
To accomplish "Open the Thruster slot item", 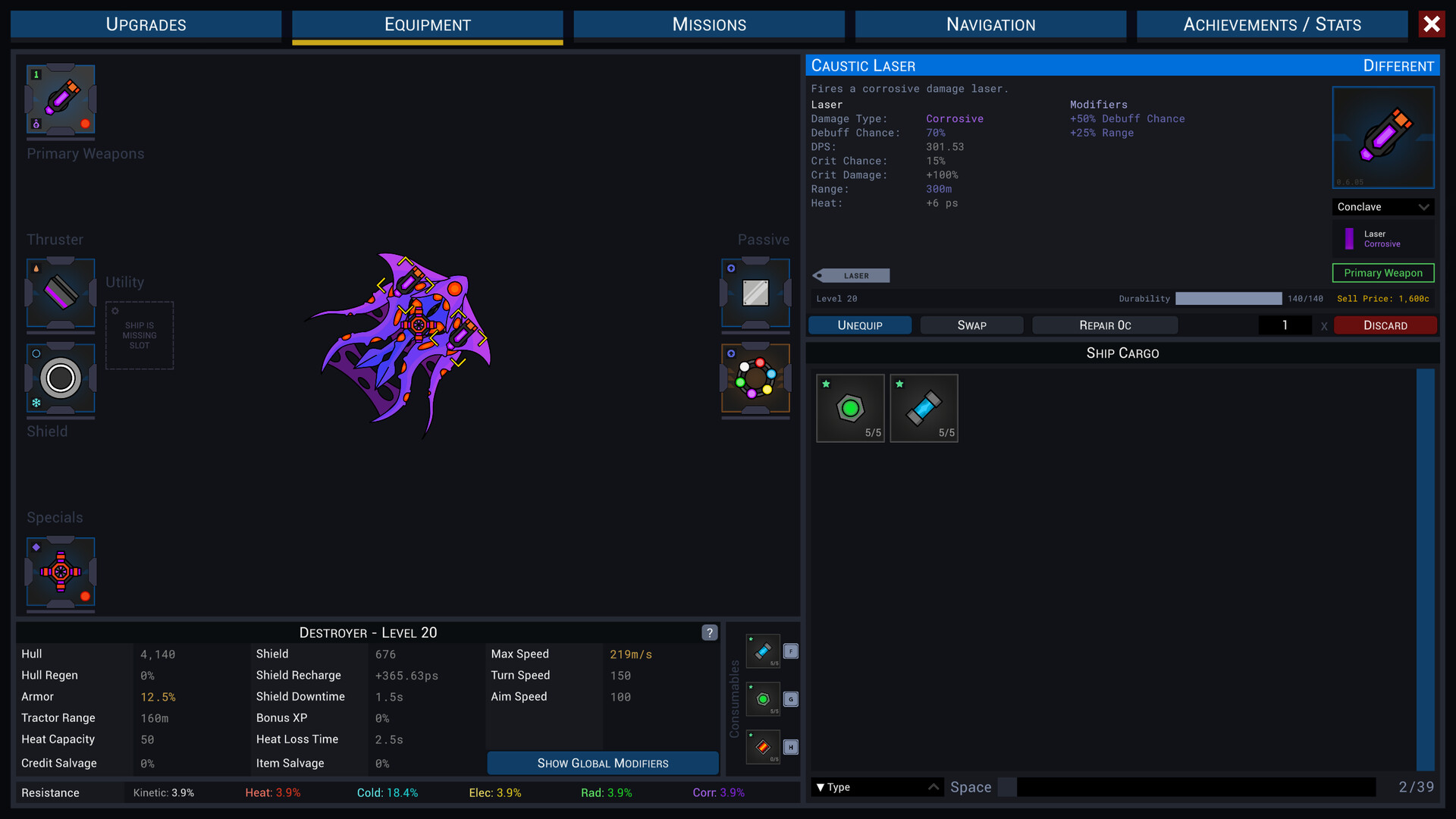I will tap(60, 295).
